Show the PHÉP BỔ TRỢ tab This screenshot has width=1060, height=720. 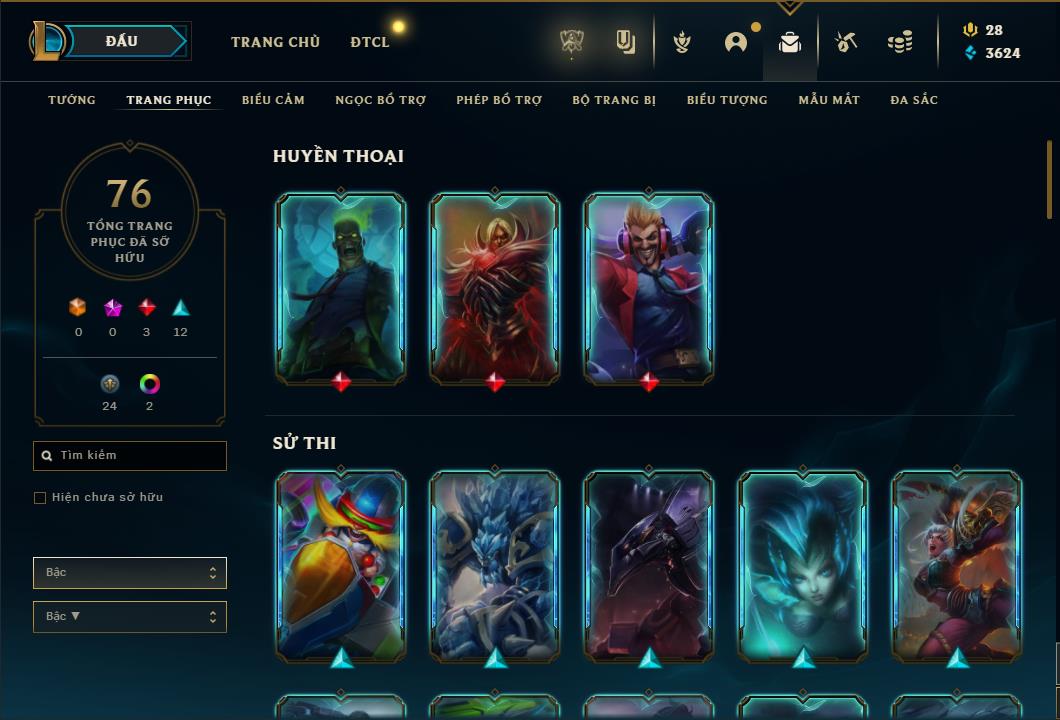click(x=499, y=100)
